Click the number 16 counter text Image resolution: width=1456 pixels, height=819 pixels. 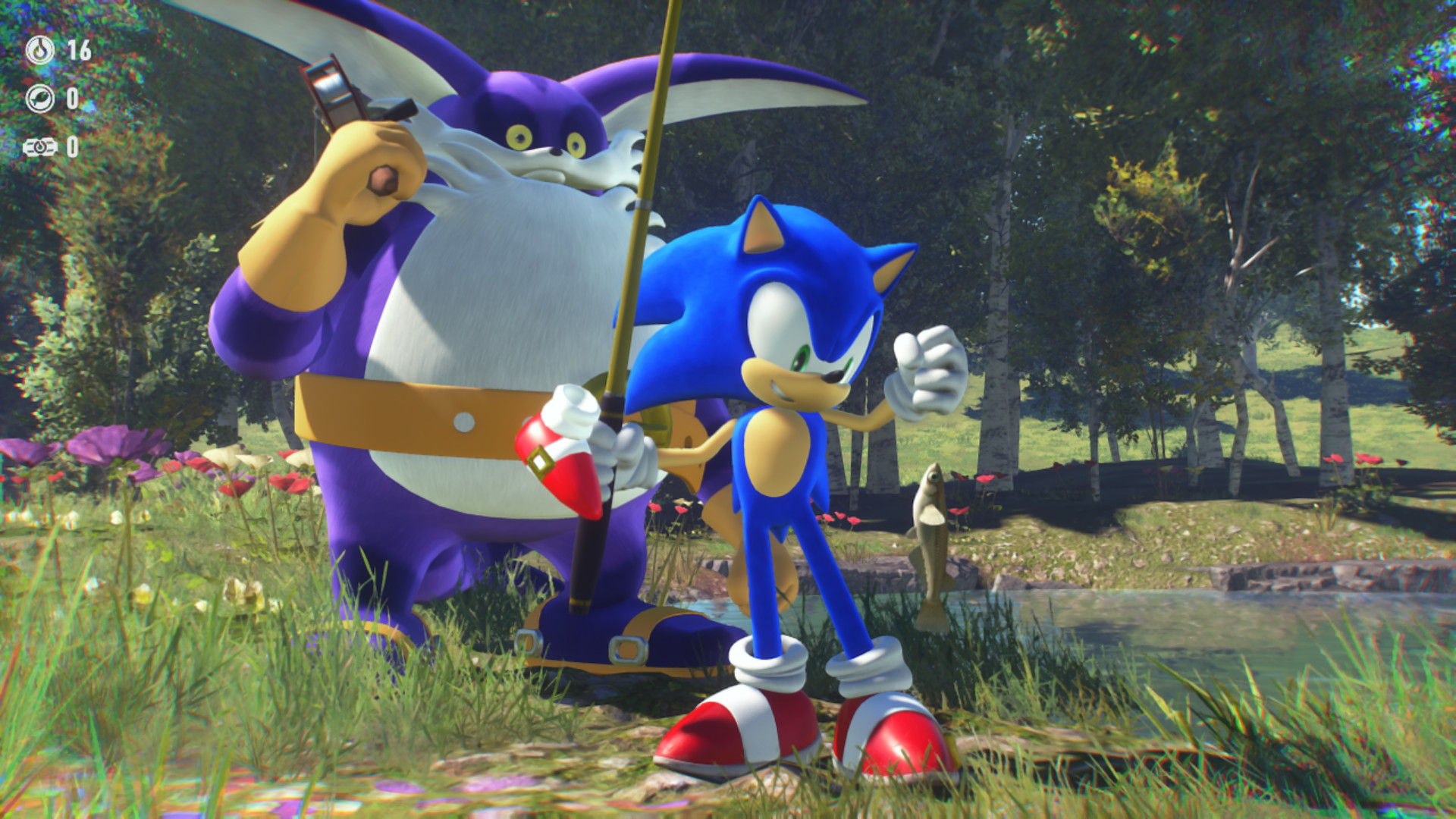[79, 49]
